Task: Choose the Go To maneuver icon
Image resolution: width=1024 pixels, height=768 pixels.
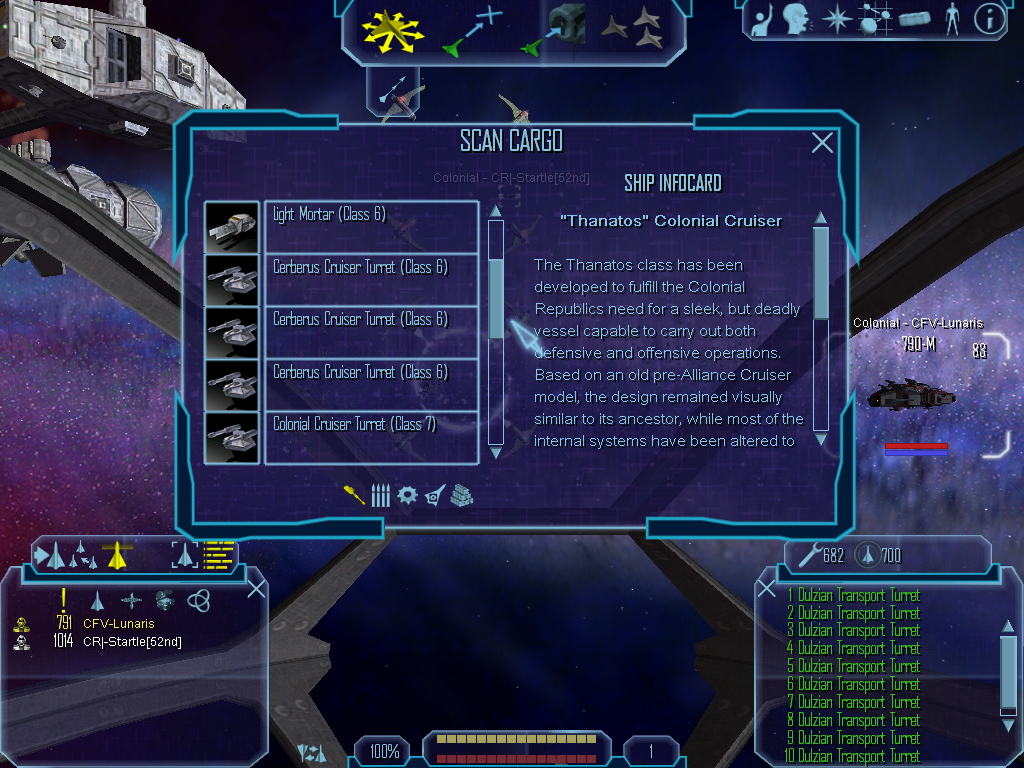Action: point(473,30)
